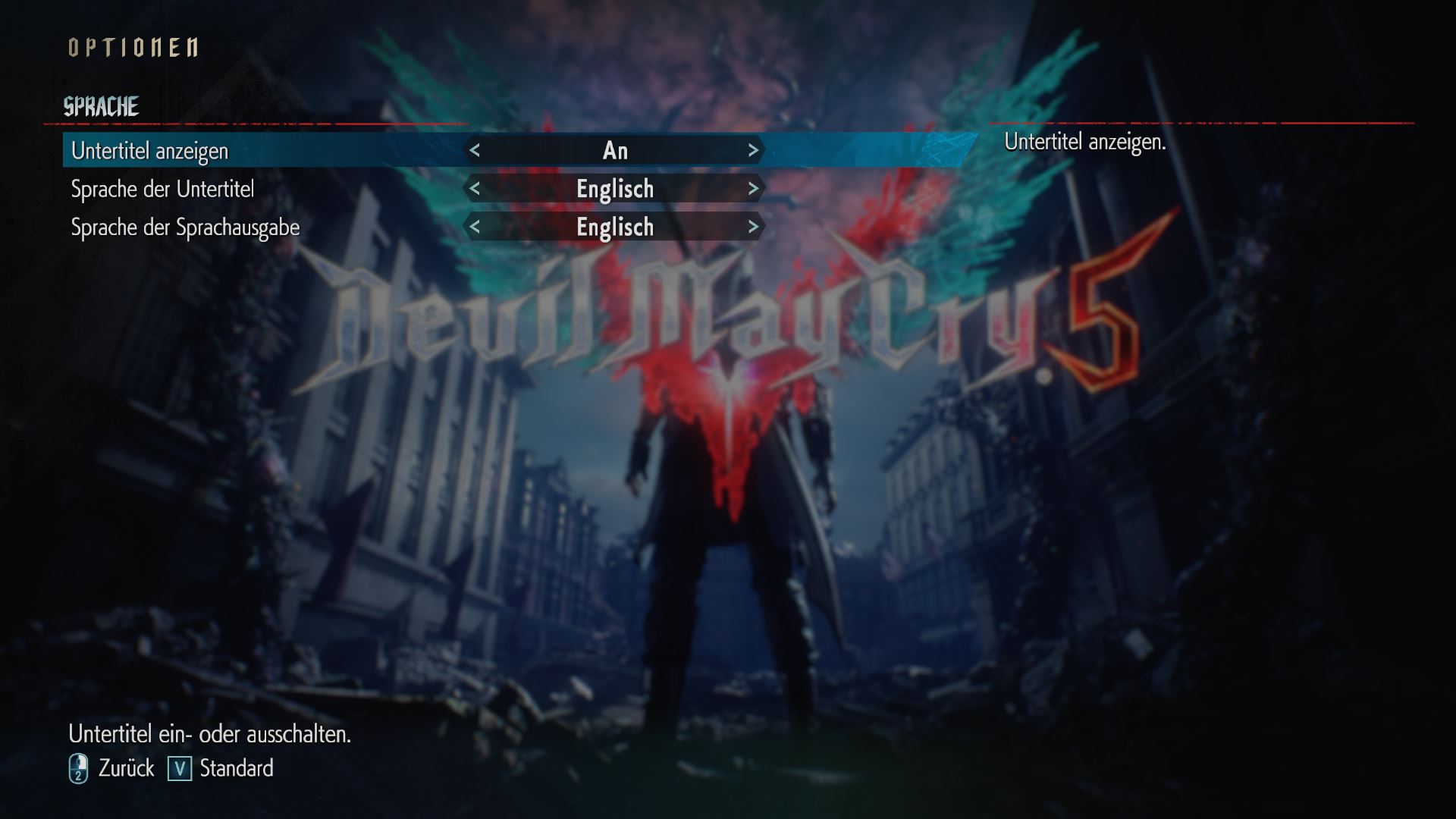Click the left arrow for Sprache der Sprachausgabe
This screenshot has height=819, width=1456.
pos(477,227)
